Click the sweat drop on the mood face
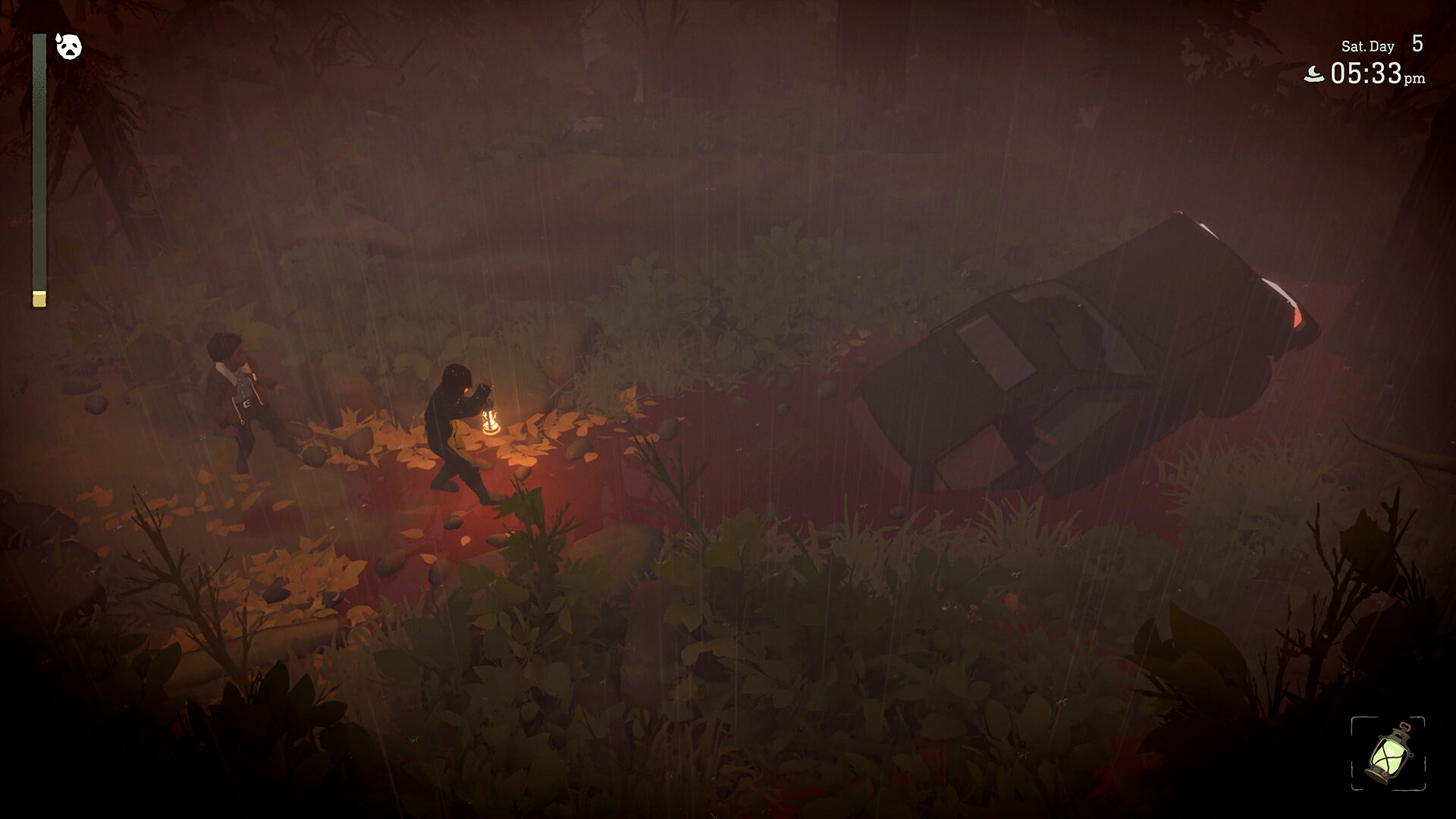The height and width of the screenshot is (819, 1456). pos(58,39)
